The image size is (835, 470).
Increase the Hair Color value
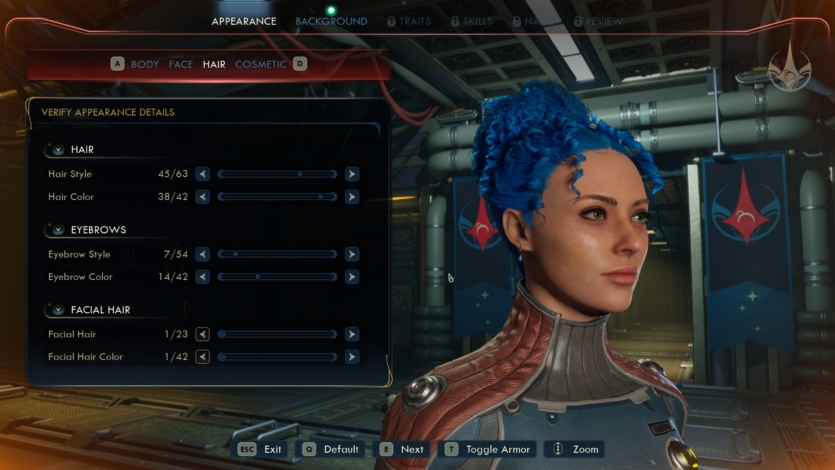(x=352, y=197)
